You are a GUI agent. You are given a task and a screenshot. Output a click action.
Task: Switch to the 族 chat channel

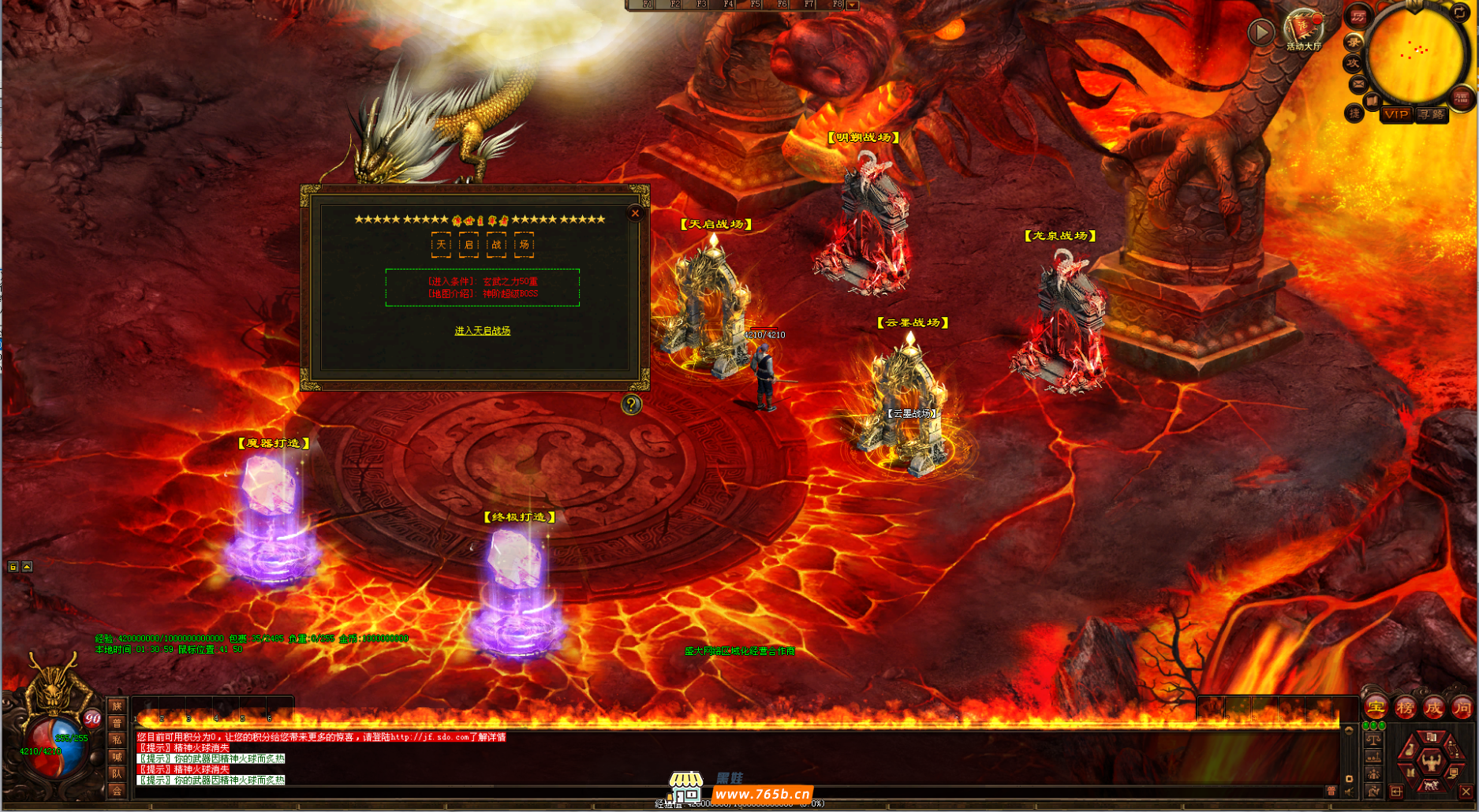tap(117, 706)
